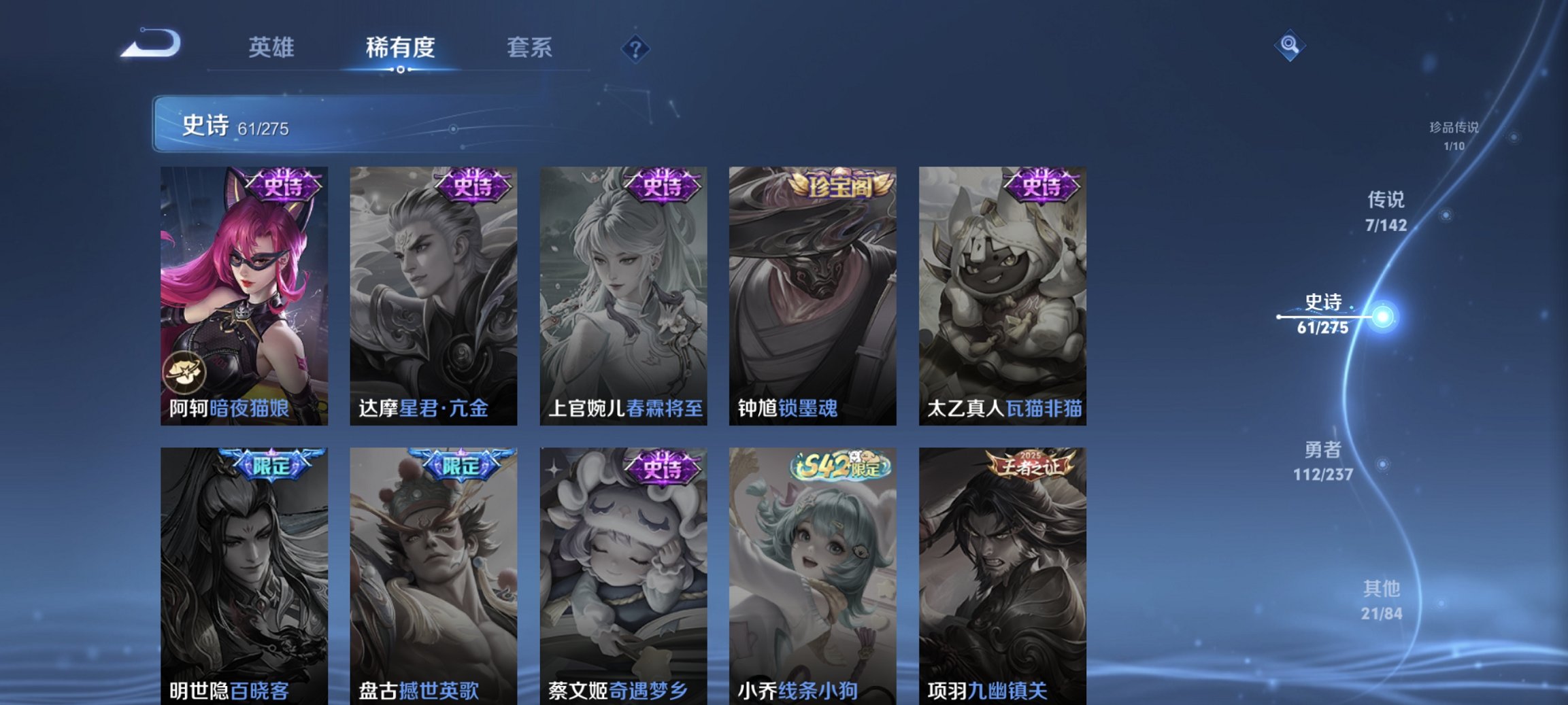Click the question mark help icon
1568x705 pixels.
click(634, 48)
